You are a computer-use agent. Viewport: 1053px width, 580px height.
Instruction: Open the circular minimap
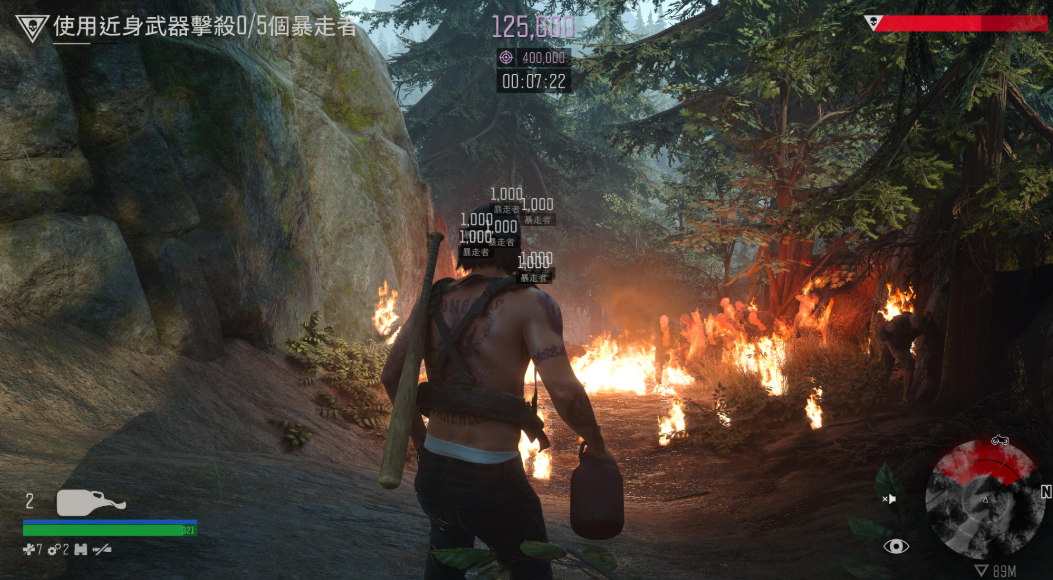pos(982,500)
